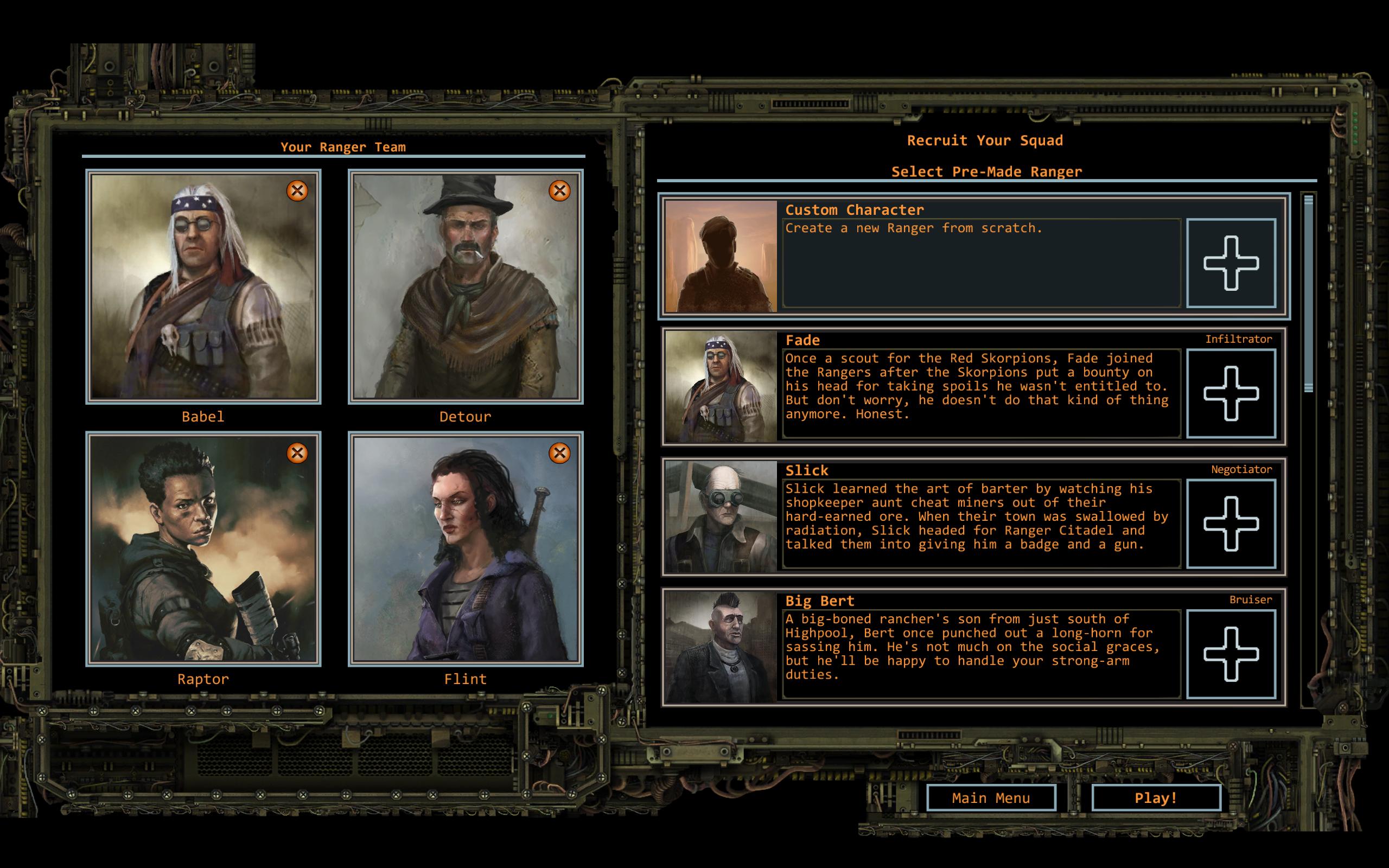Recruit Fade using the plus button
Viewport: 1389px width, 868px height.
pos(1231,393)
